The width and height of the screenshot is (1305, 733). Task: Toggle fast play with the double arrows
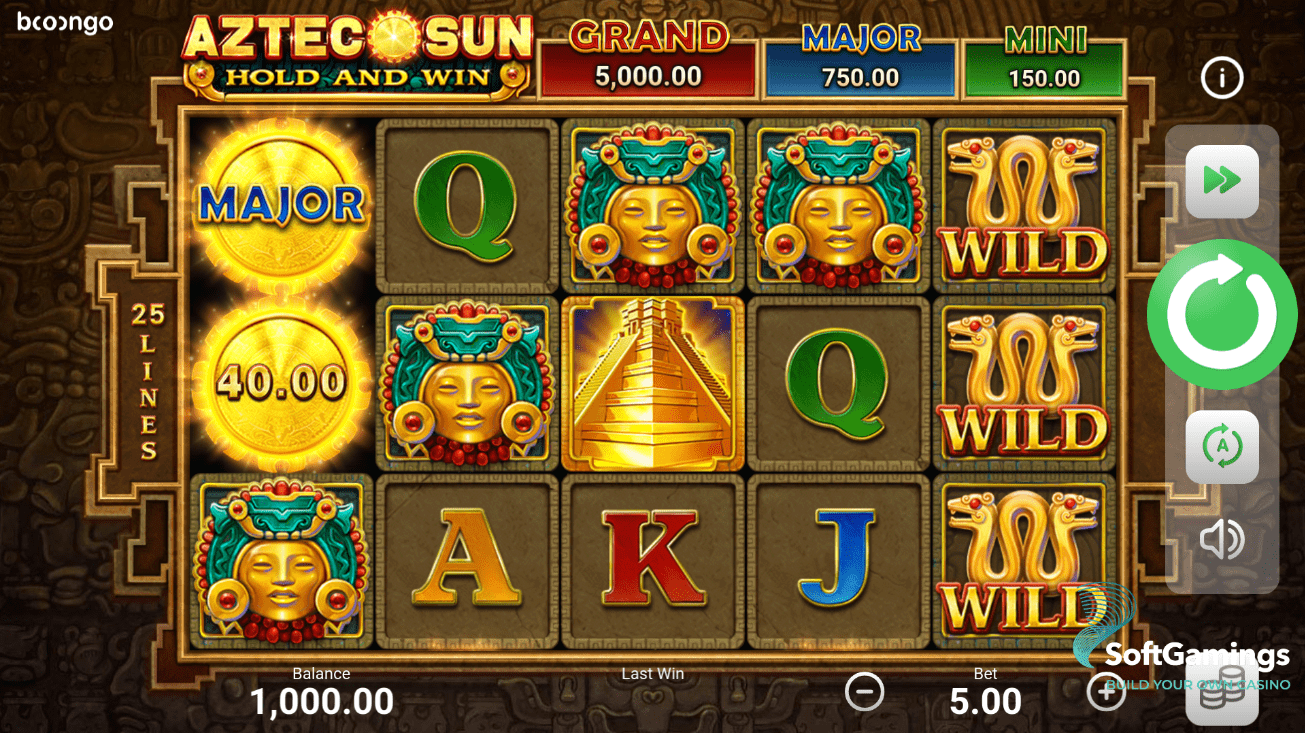(1221, 180)
